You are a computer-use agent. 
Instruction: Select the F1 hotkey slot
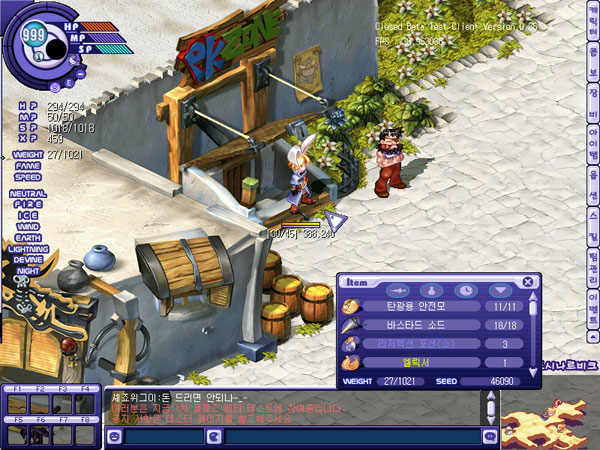16,403
